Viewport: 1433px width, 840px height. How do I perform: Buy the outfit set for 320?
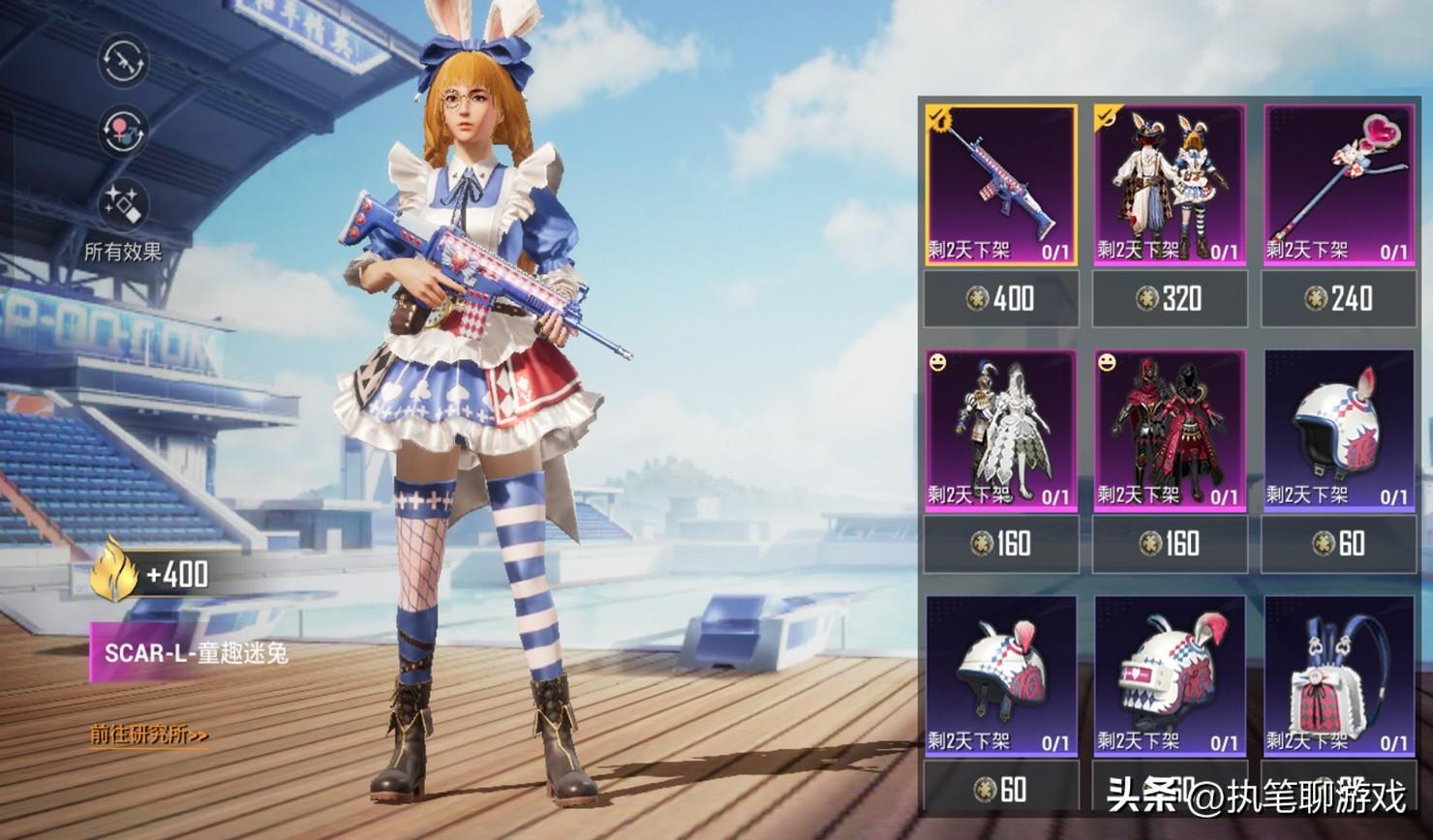click(1170, 298)
